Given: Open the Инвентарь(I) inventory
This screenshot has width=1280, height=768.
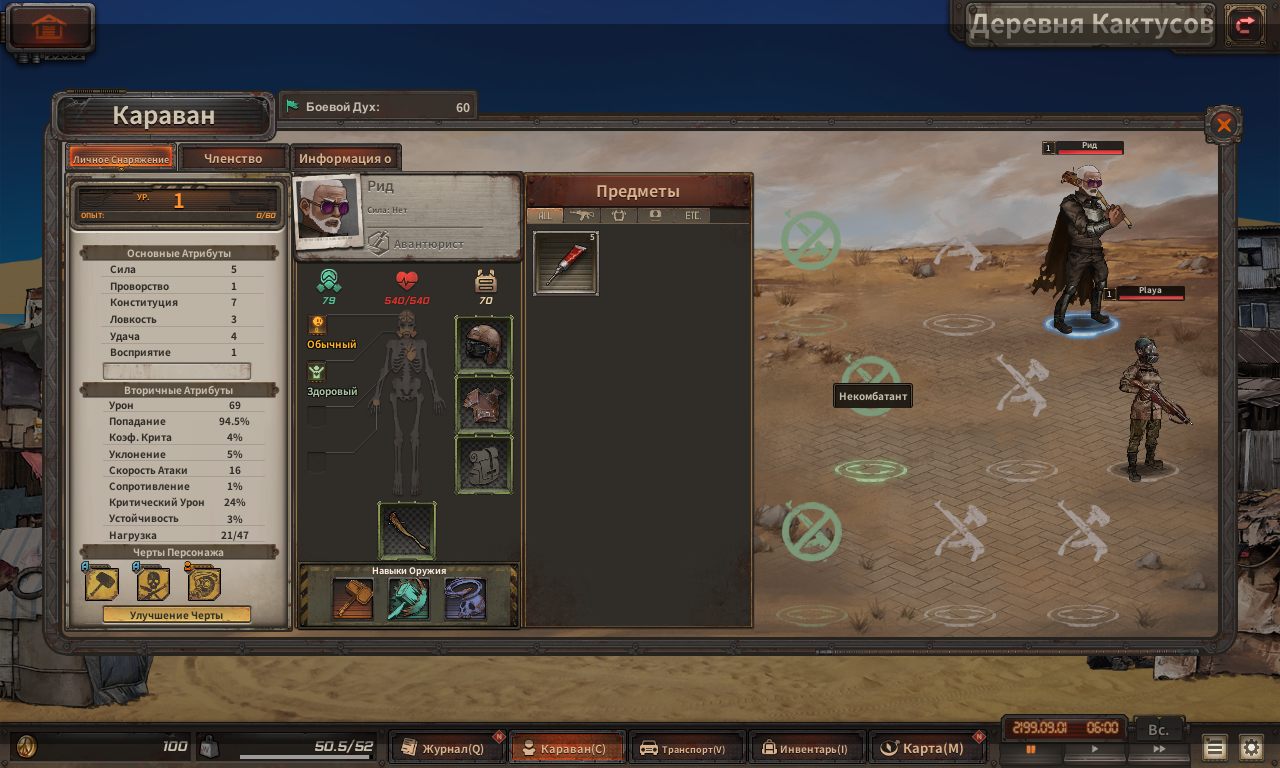Looking at the screenshot, I should tap(806, 748).
